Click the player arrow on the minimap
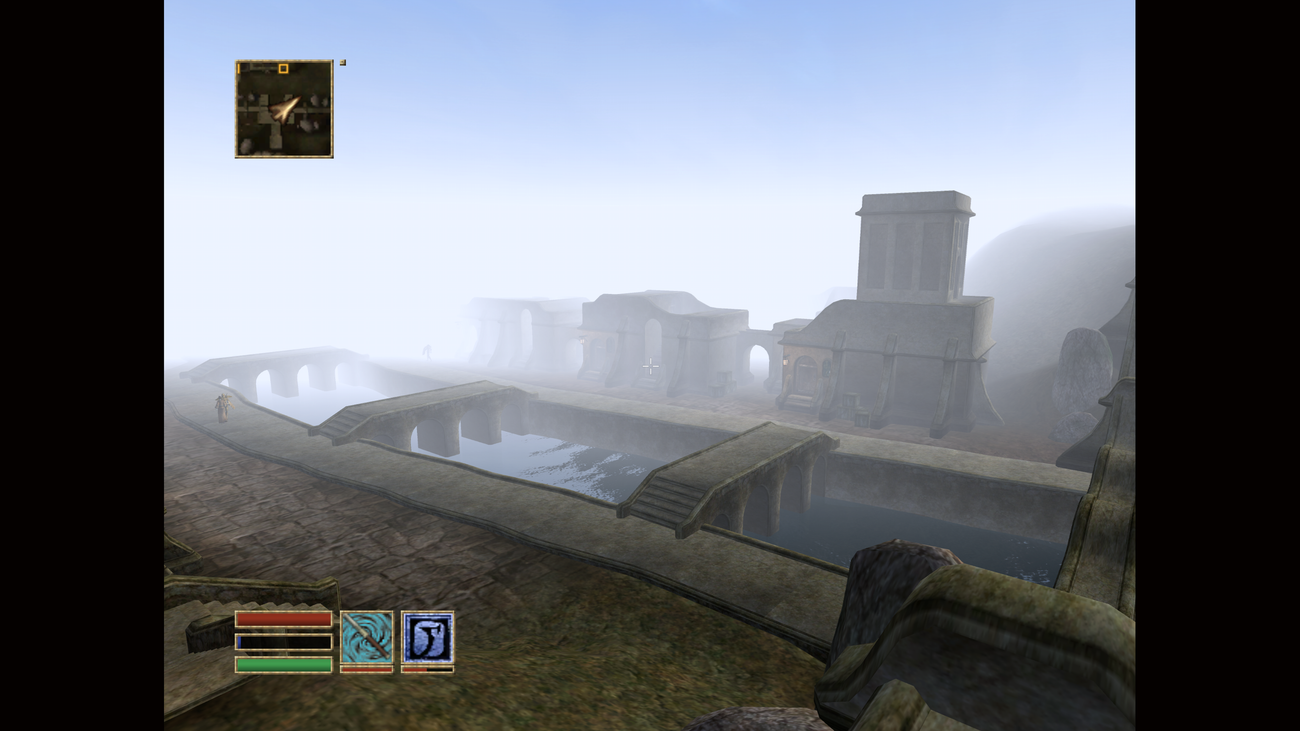 [x=287, y=110]
